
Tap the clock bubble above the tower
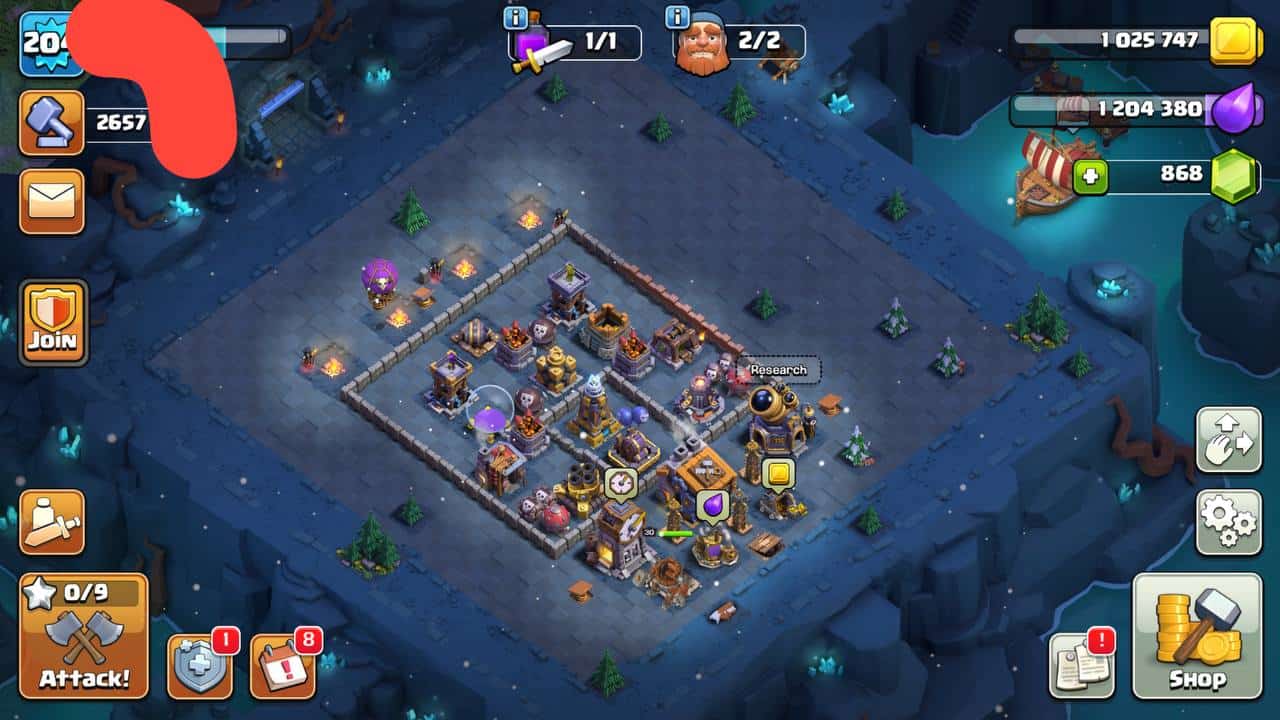(620, 483)
